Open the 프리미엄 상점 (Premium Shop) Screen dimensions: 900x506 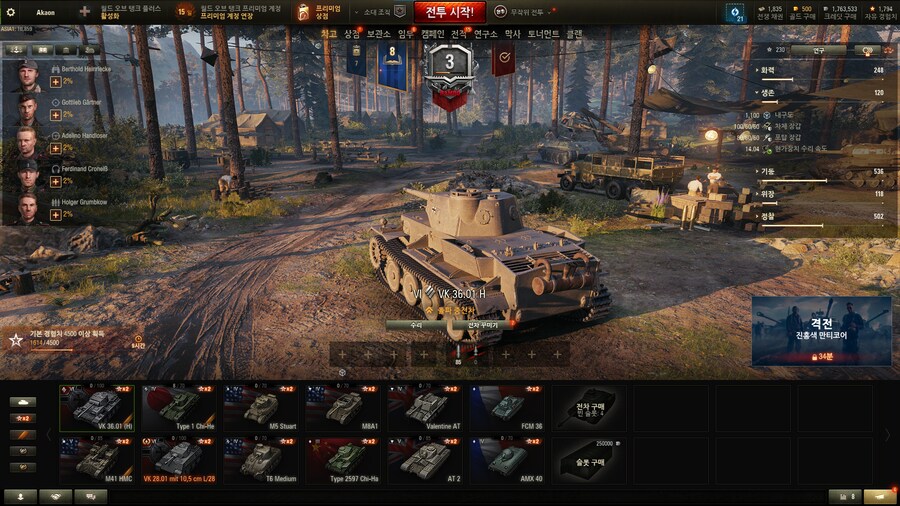tap(319, 12)
